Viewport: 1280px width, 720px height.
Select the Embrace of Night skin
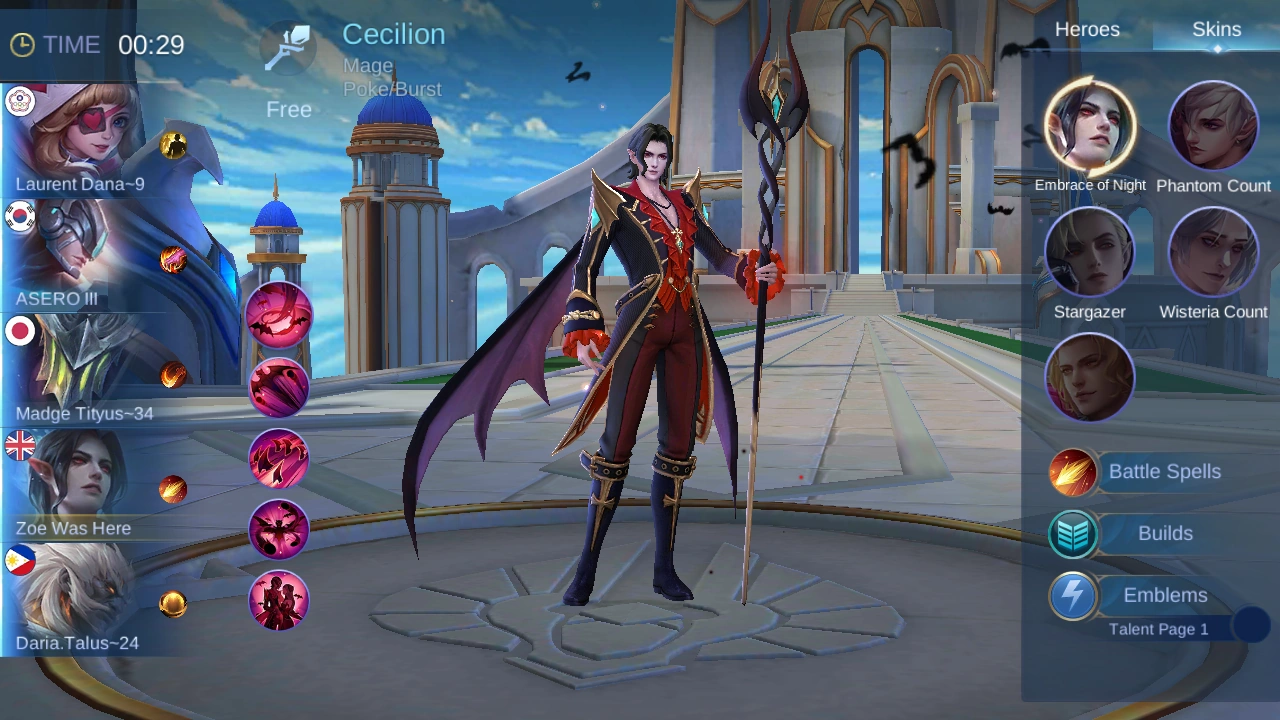pyautogui.click(x=1090, y=125)
